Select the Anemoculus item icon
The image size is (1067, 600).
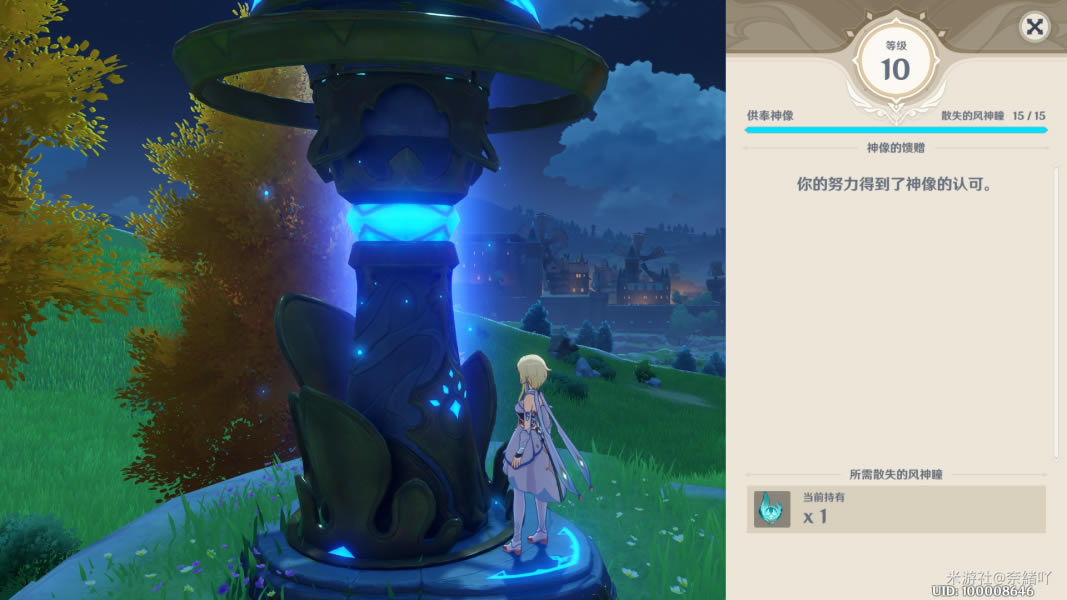771,509
